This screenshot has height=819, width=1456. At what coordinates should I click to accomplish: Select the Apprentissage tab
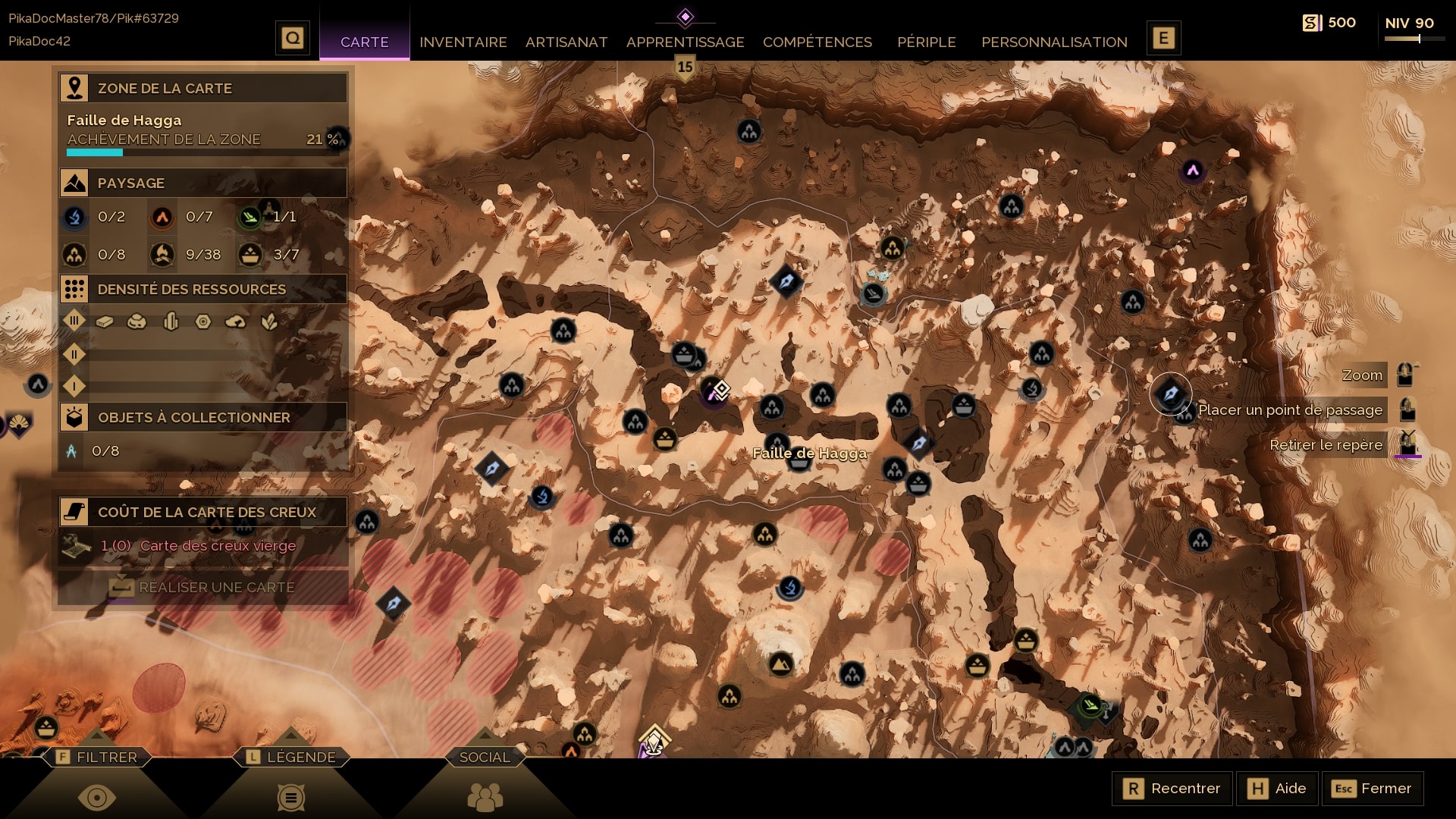(x=685, y=42)
